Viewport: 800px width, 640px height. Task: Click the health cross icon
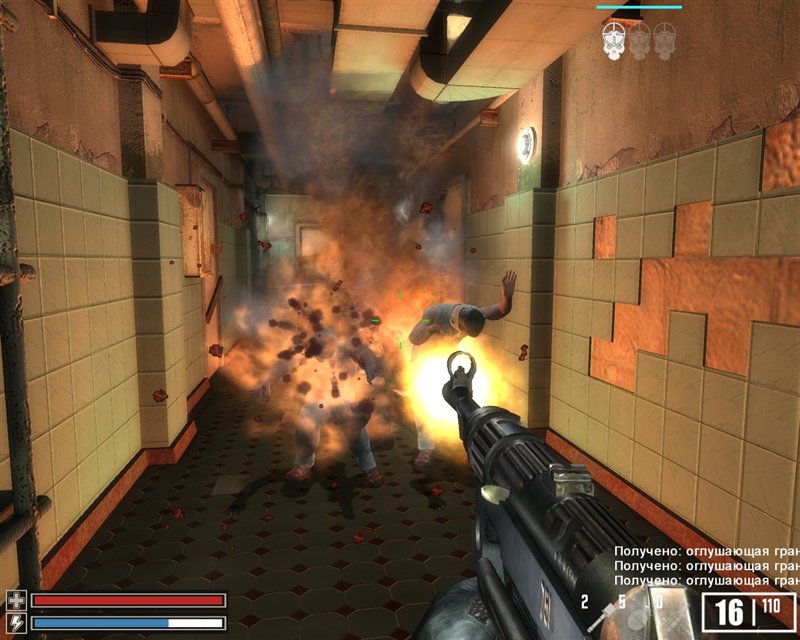pos(15,601)
